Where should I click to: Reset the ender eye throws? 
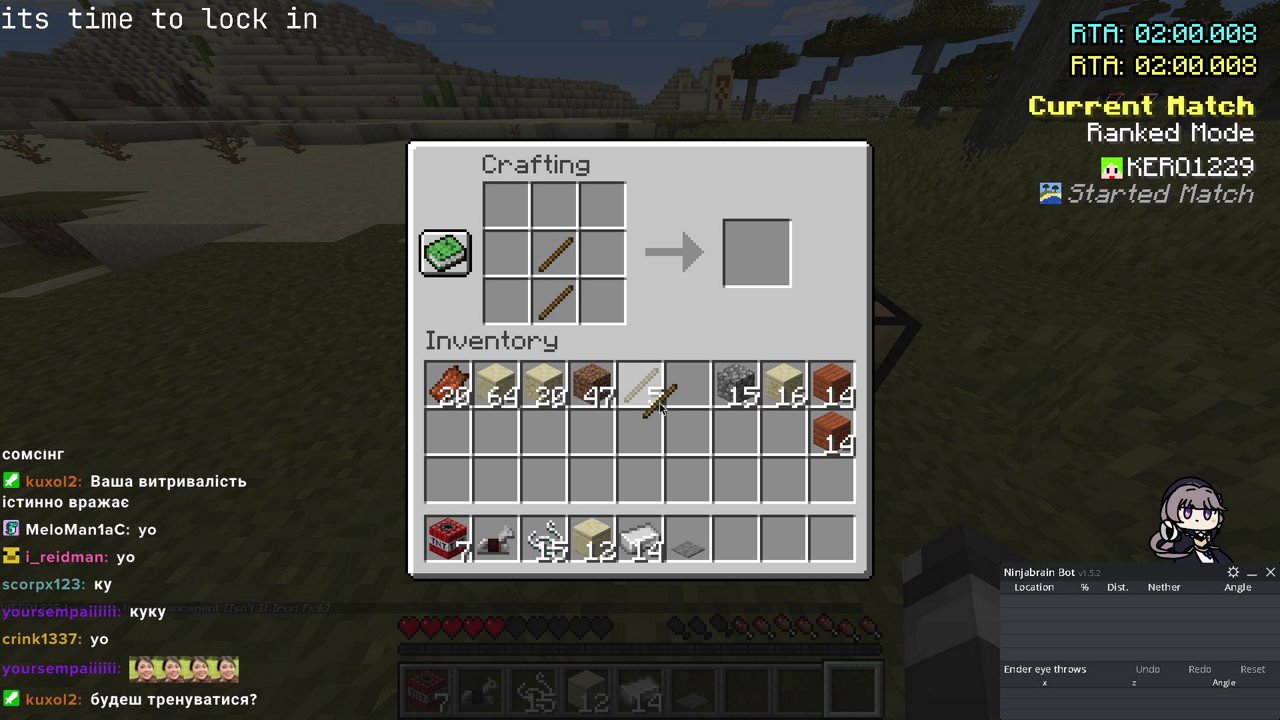(1252, 669)
